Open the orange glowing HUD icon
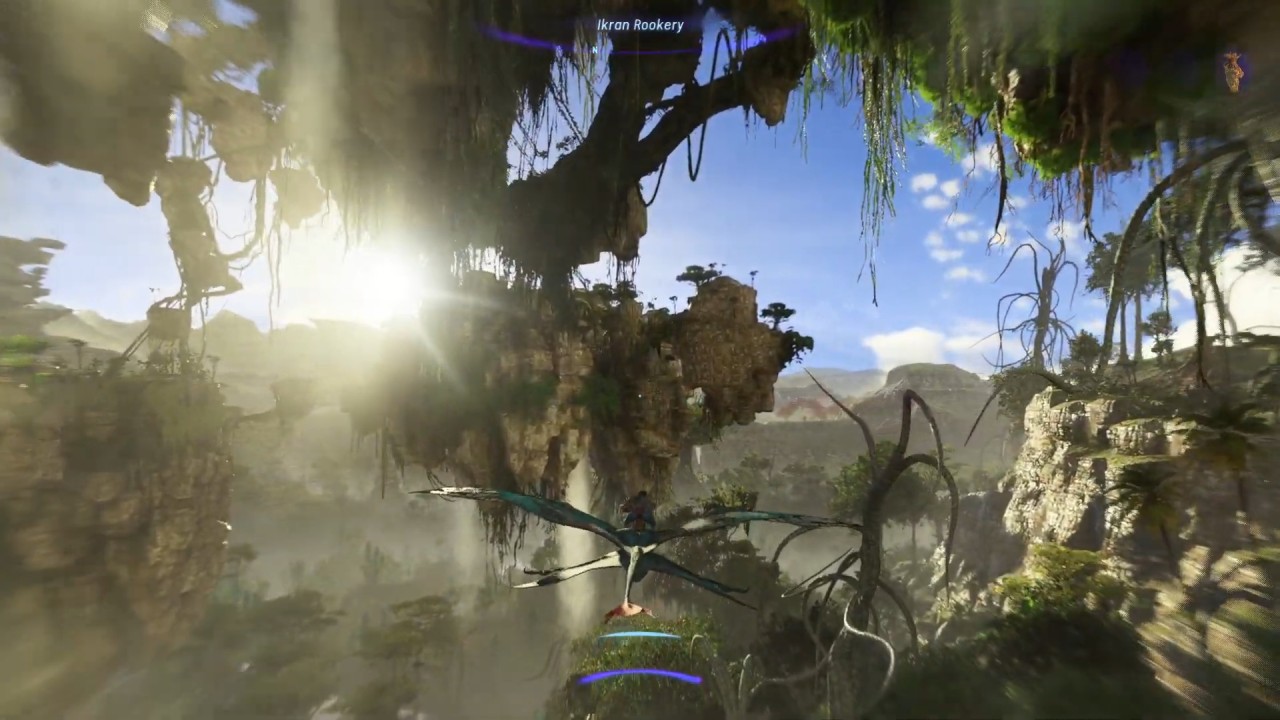This screenshot has height=720, width=1280. coord(1233,72)
